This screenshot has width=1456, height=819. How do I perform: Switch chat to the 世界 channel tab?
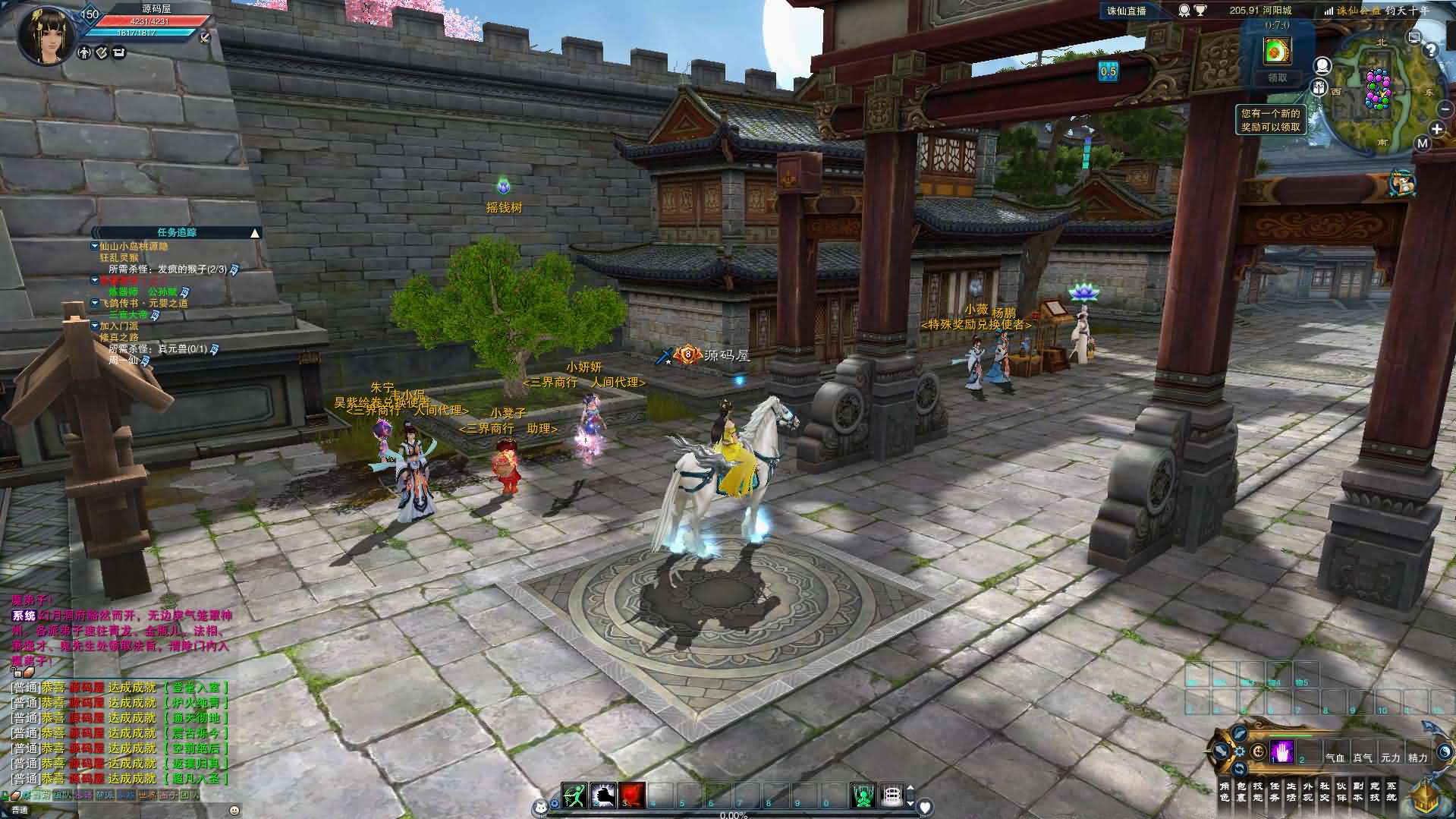point(147,795)
